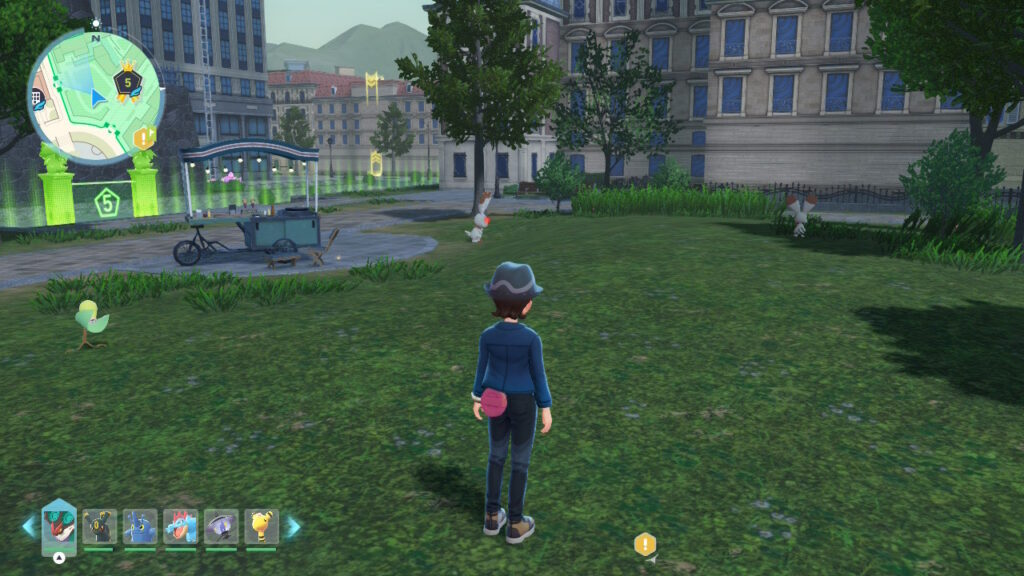
Task: Select the building grid icon on minimap edge
Action: click(x=36, y=97)
